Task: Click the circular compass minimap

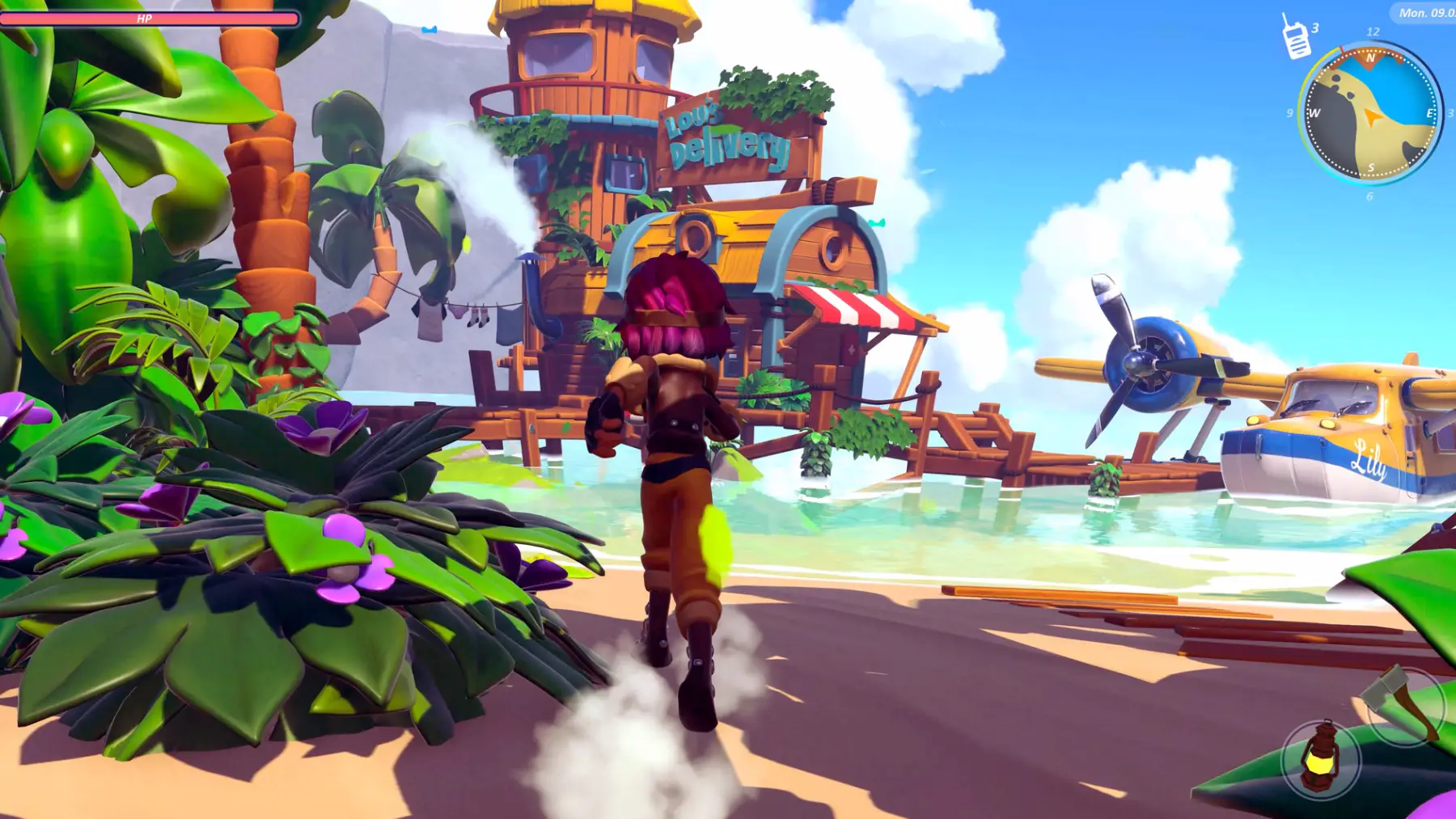Action: (1370, 114)
